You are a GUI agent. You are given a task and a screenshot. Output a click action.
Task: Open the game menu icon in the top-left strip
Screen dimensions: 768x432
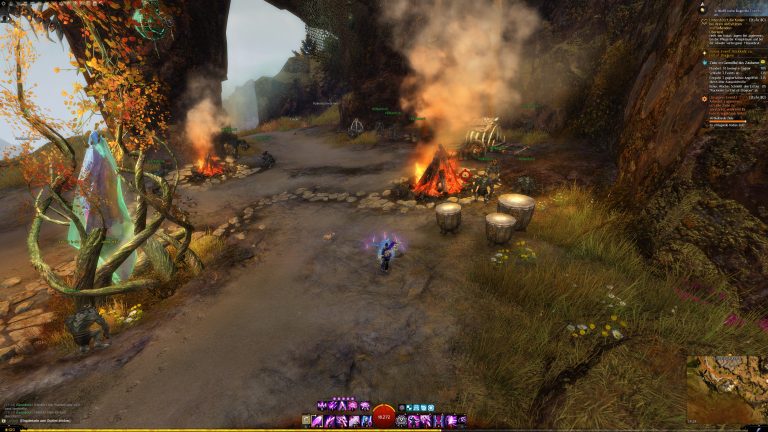(x=5, y=4)
